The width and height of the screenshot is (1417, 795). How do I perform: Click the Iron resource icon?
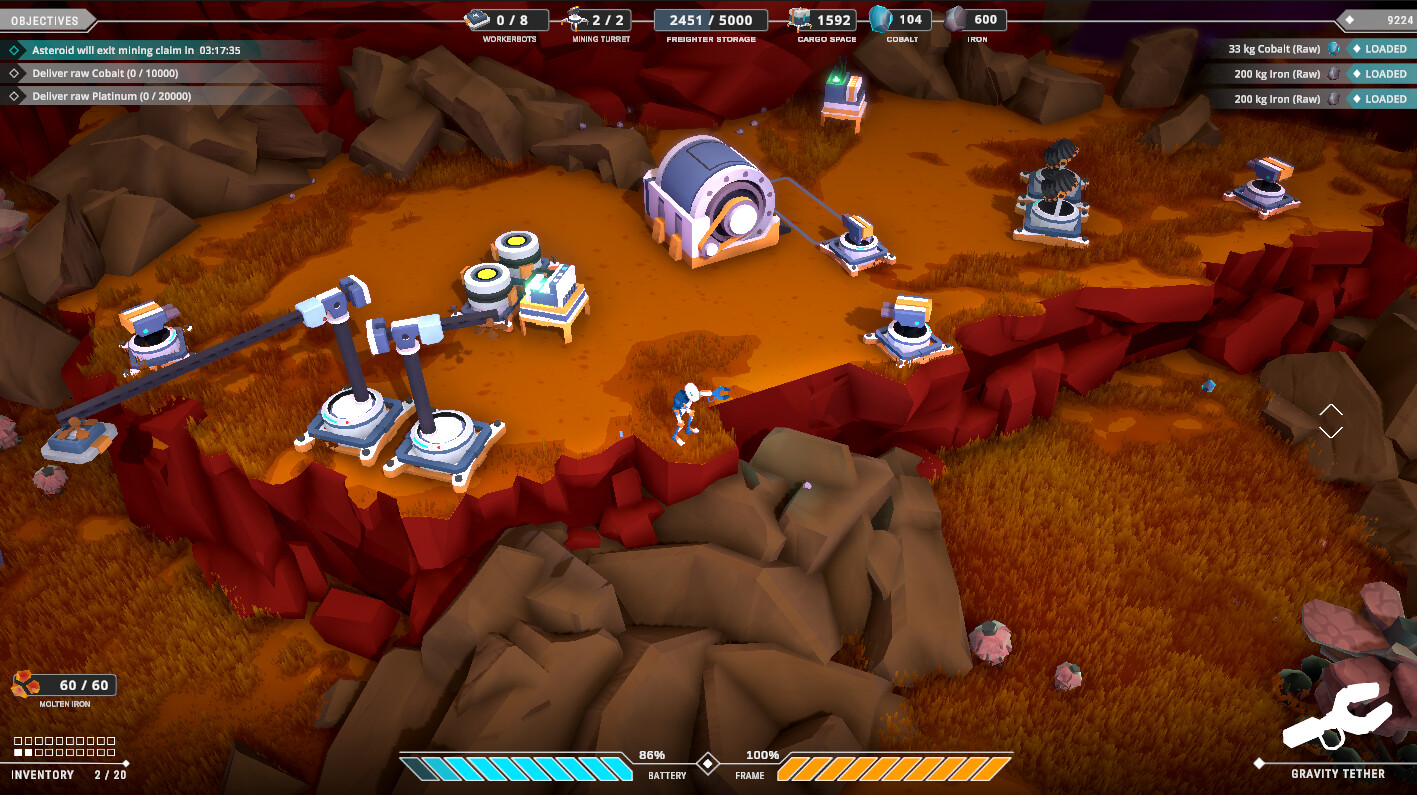pos(956,19)
